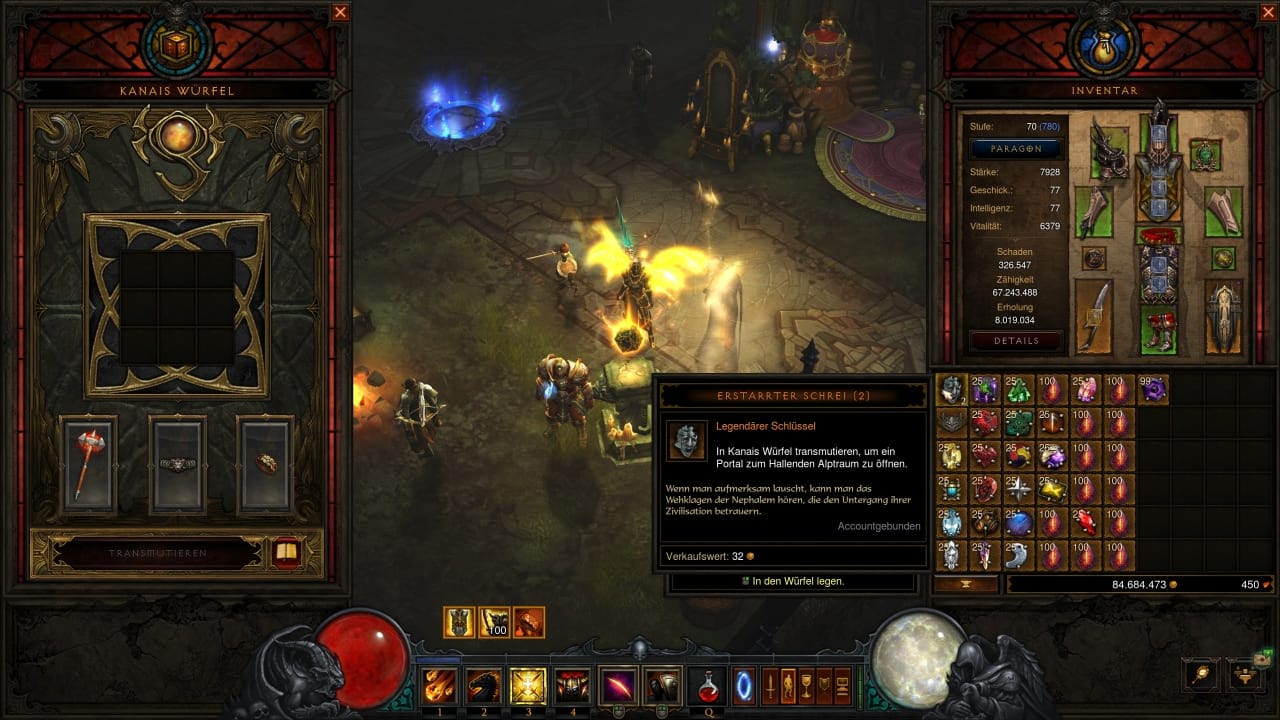The width and height of the screenshot is (1280, 720).
Task: Open the Paragon points window
Action: coord(1015,148)
